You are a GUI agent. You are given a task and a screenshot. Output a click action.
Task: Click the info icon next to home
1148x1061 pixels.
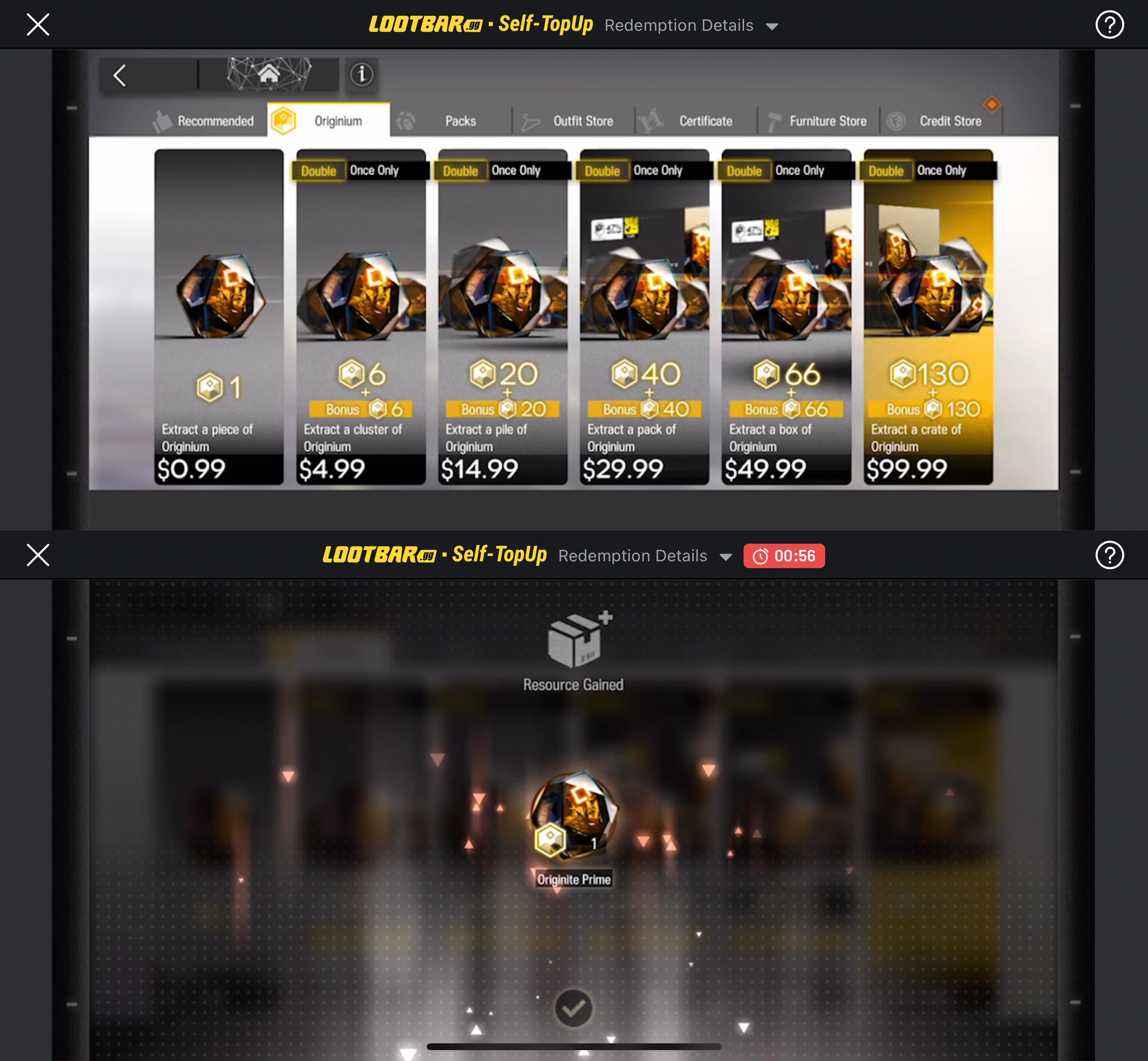click(x=362, y=74)
